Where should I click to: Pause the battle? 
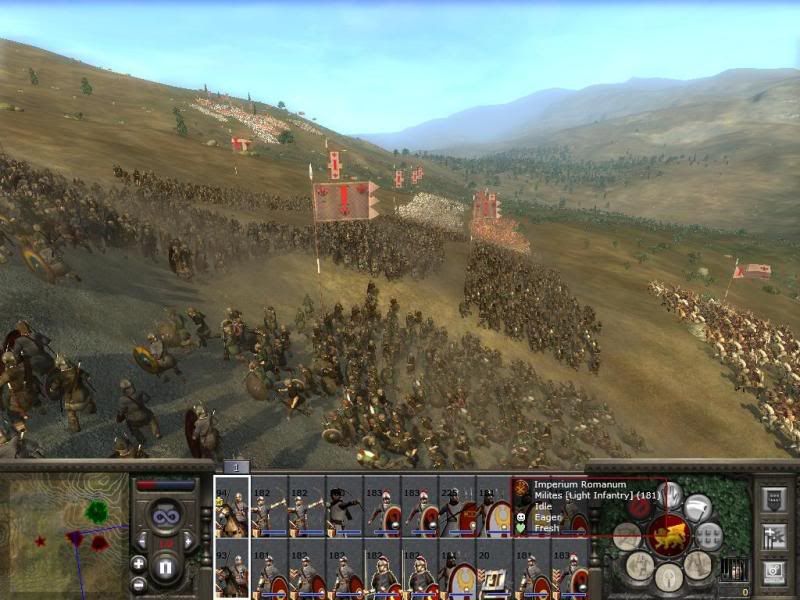[166, 567]
